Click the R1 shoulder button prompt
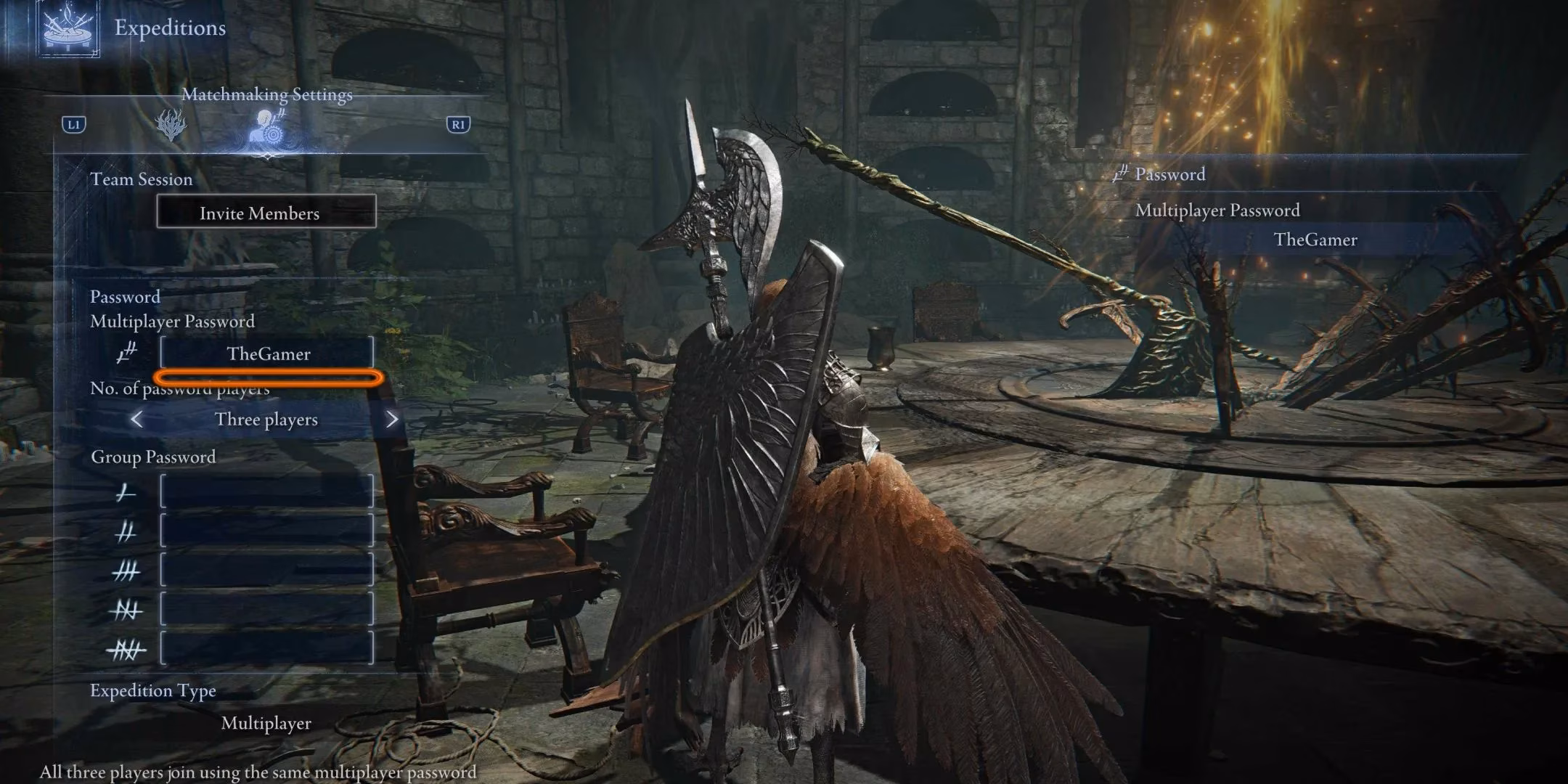The height and width of the screenshot is (784, 1568). (458, 125)
